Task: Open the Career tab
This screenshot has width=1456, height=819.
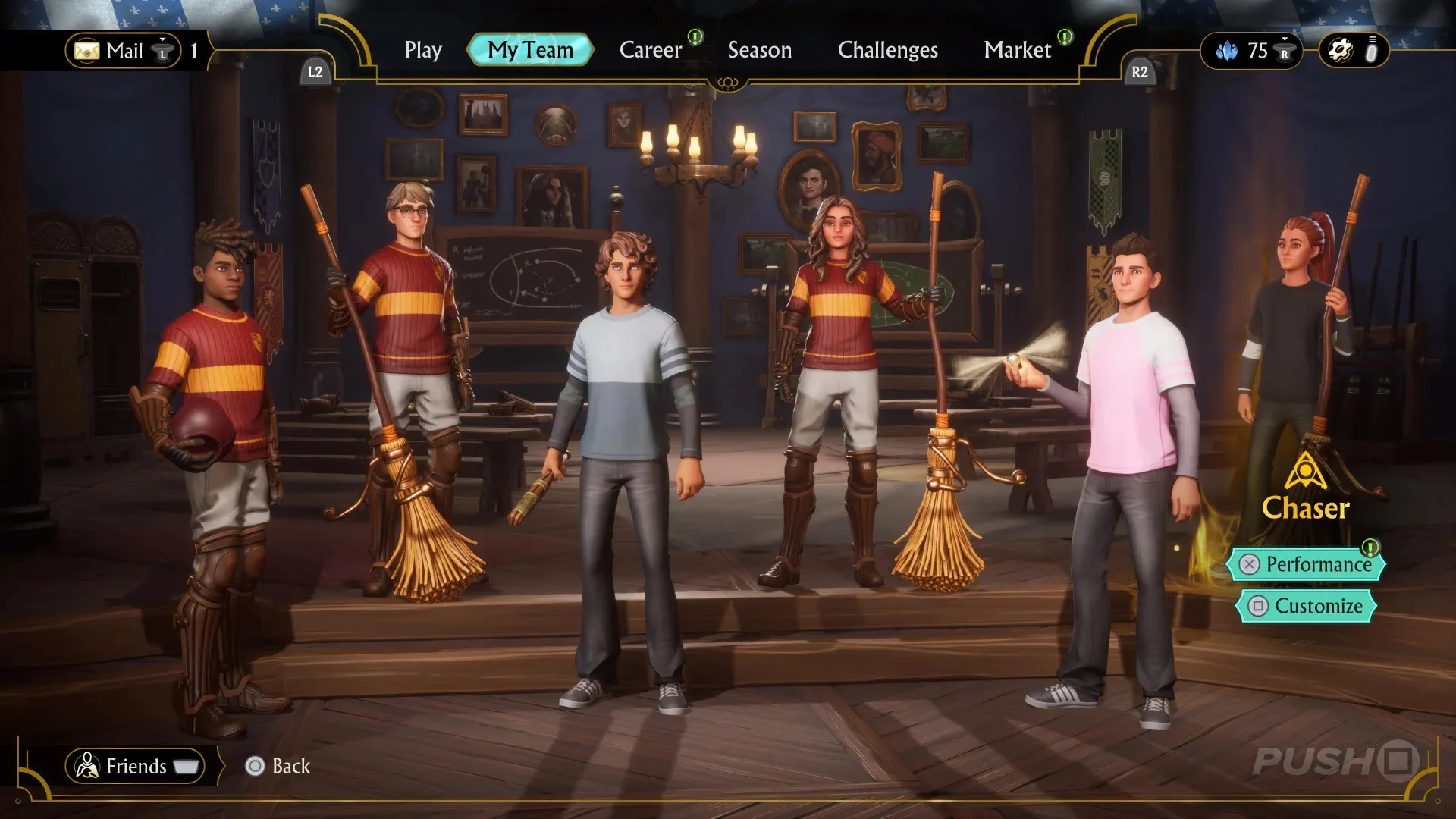Action: [651, 50]
